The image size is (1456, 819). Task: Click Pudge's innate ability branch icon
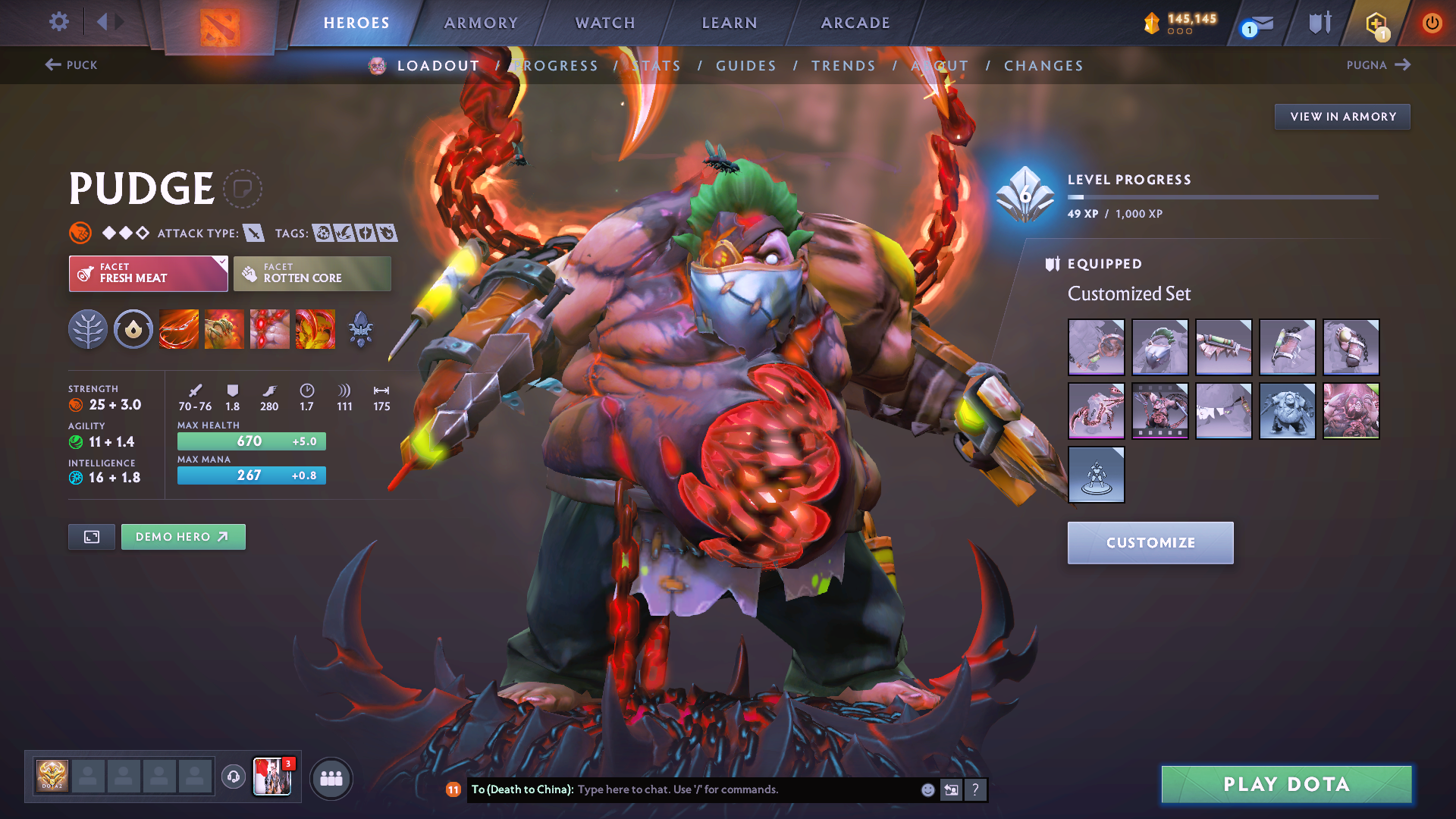click(x=87, y=328)
